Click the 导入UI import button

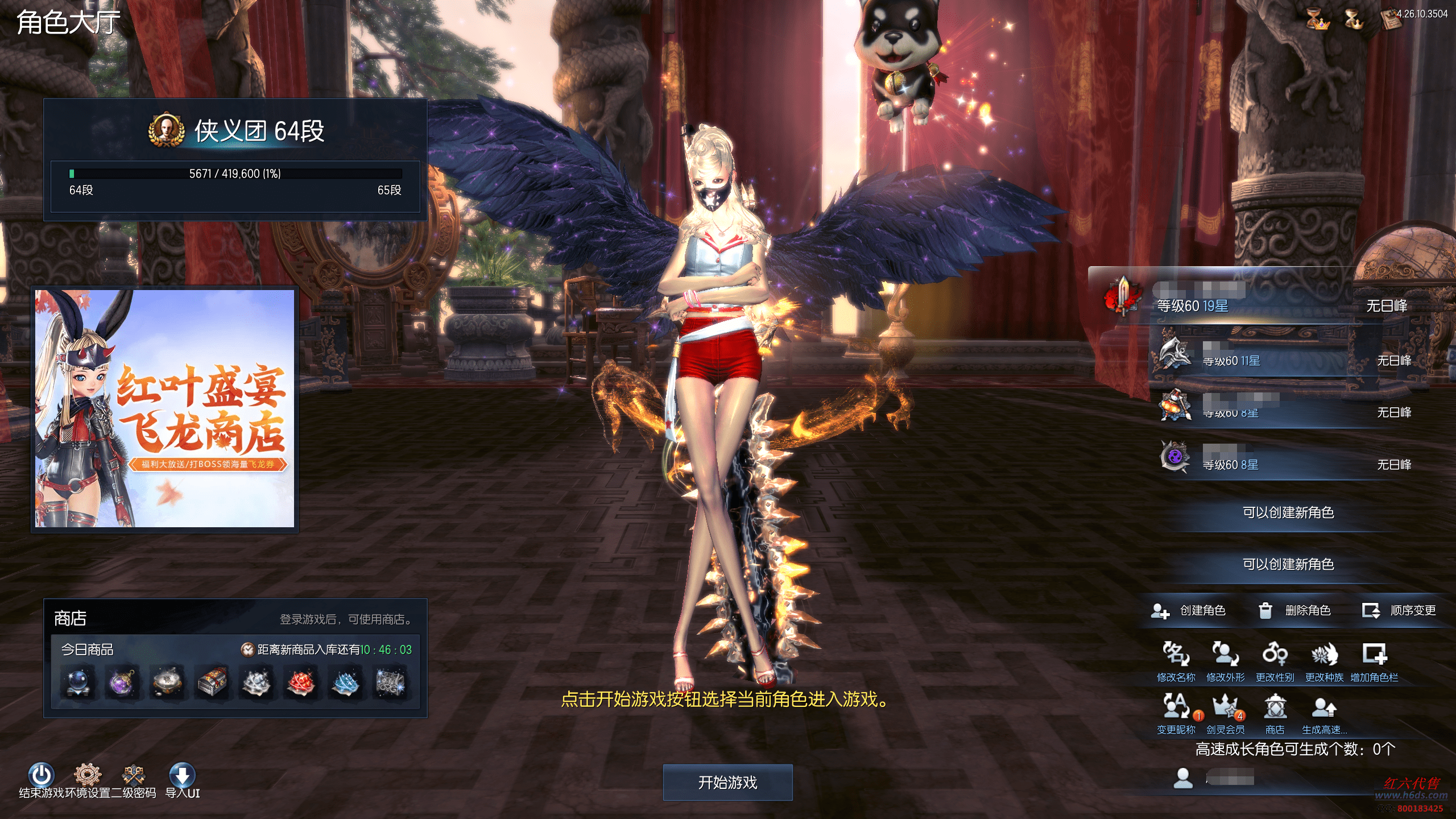(x=182, y=776)
